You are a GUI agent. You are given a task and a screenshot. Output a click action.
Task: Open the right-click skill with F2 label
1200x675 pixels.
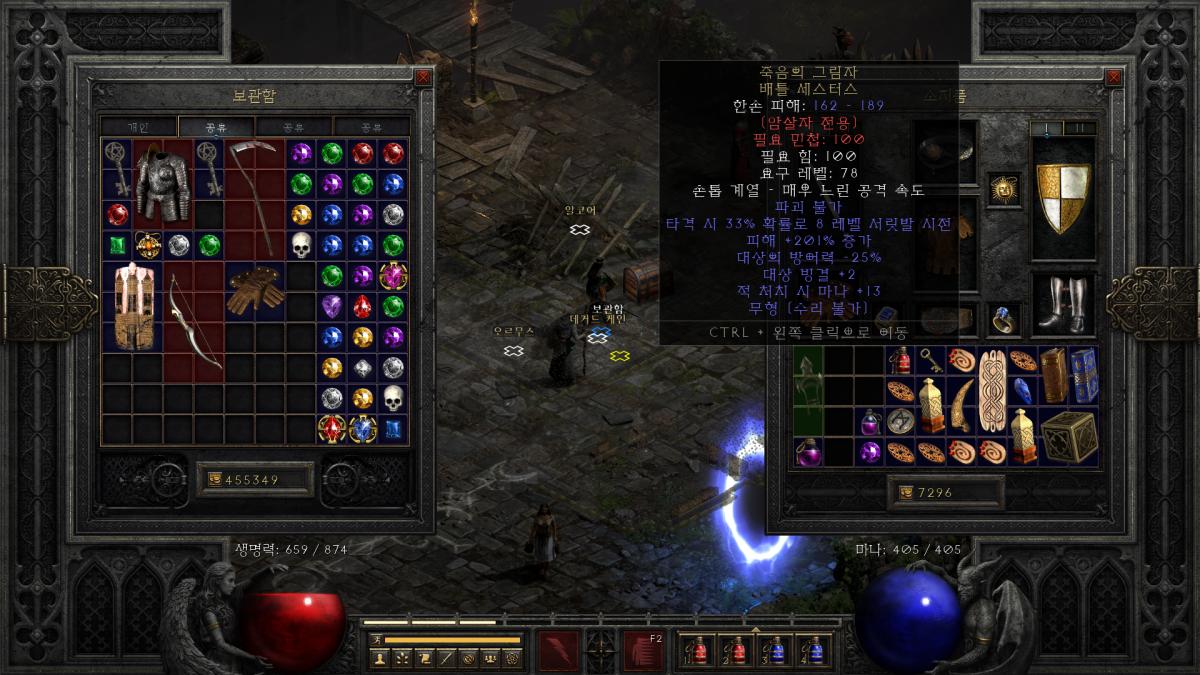coord(644,650)
